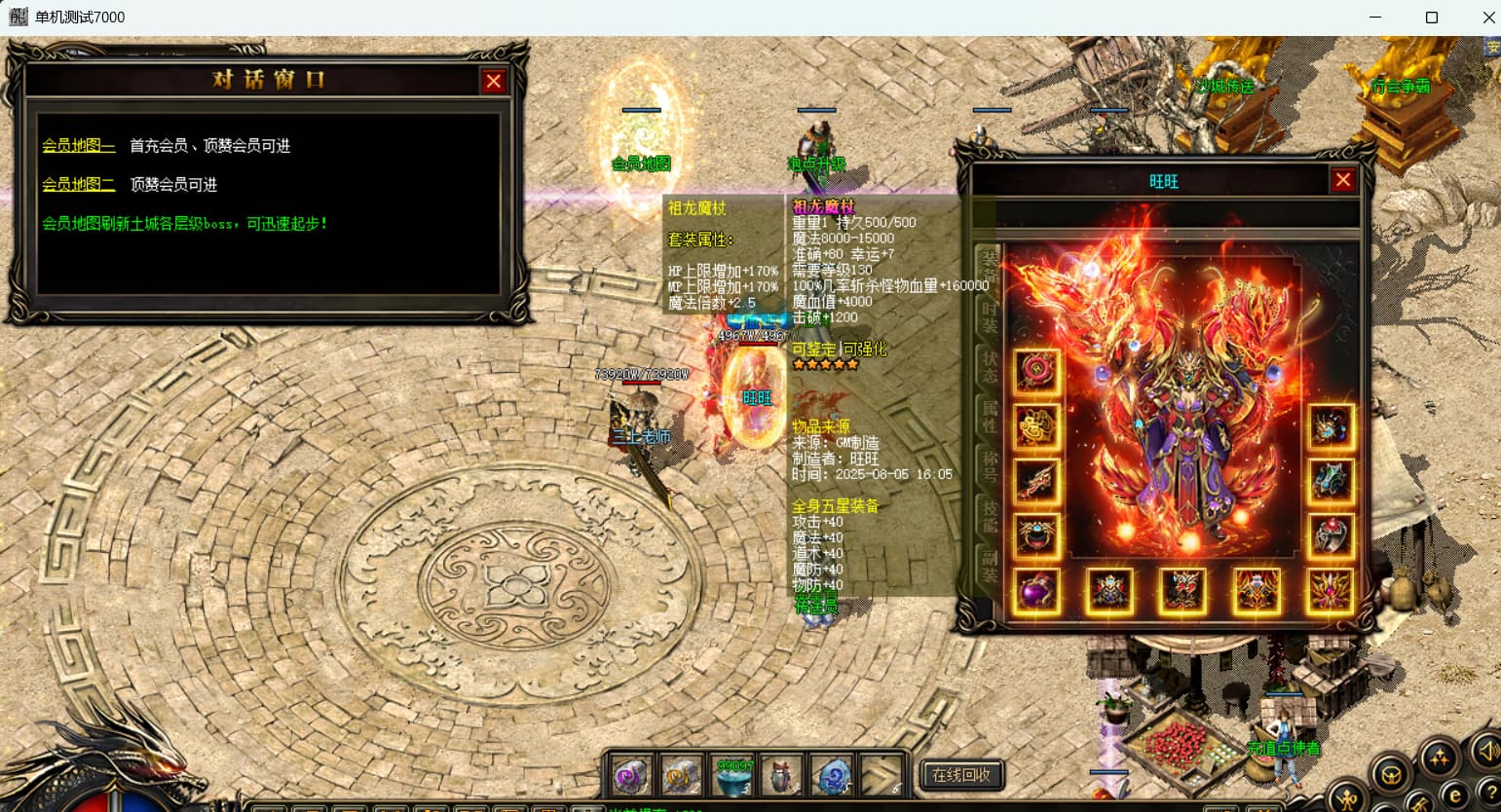The image size is (1501, 812).
Task: Switch to the 时装 tab
Action: pos(989,315)
